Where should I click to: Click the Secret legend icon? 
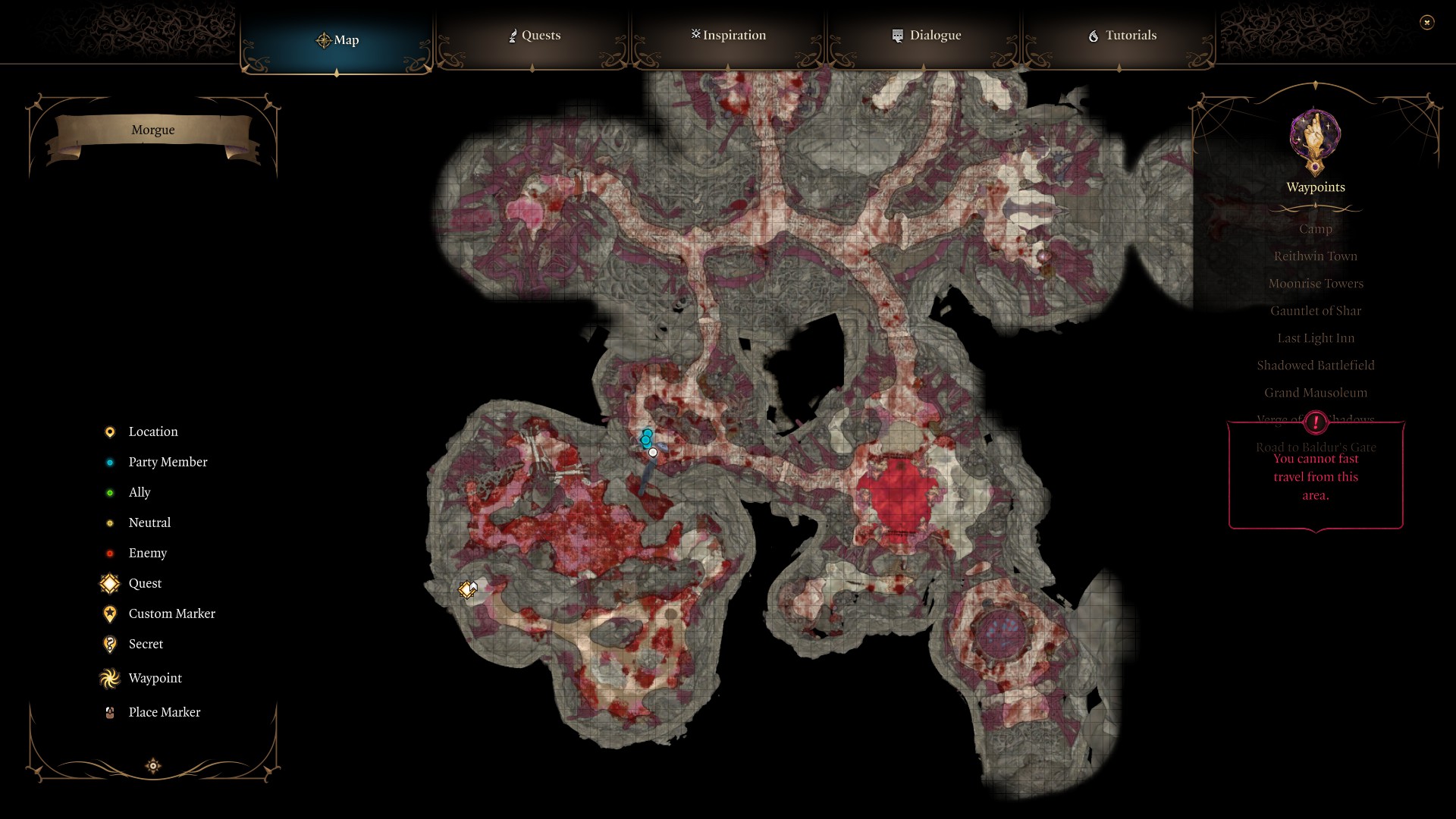tap(108, 644)
